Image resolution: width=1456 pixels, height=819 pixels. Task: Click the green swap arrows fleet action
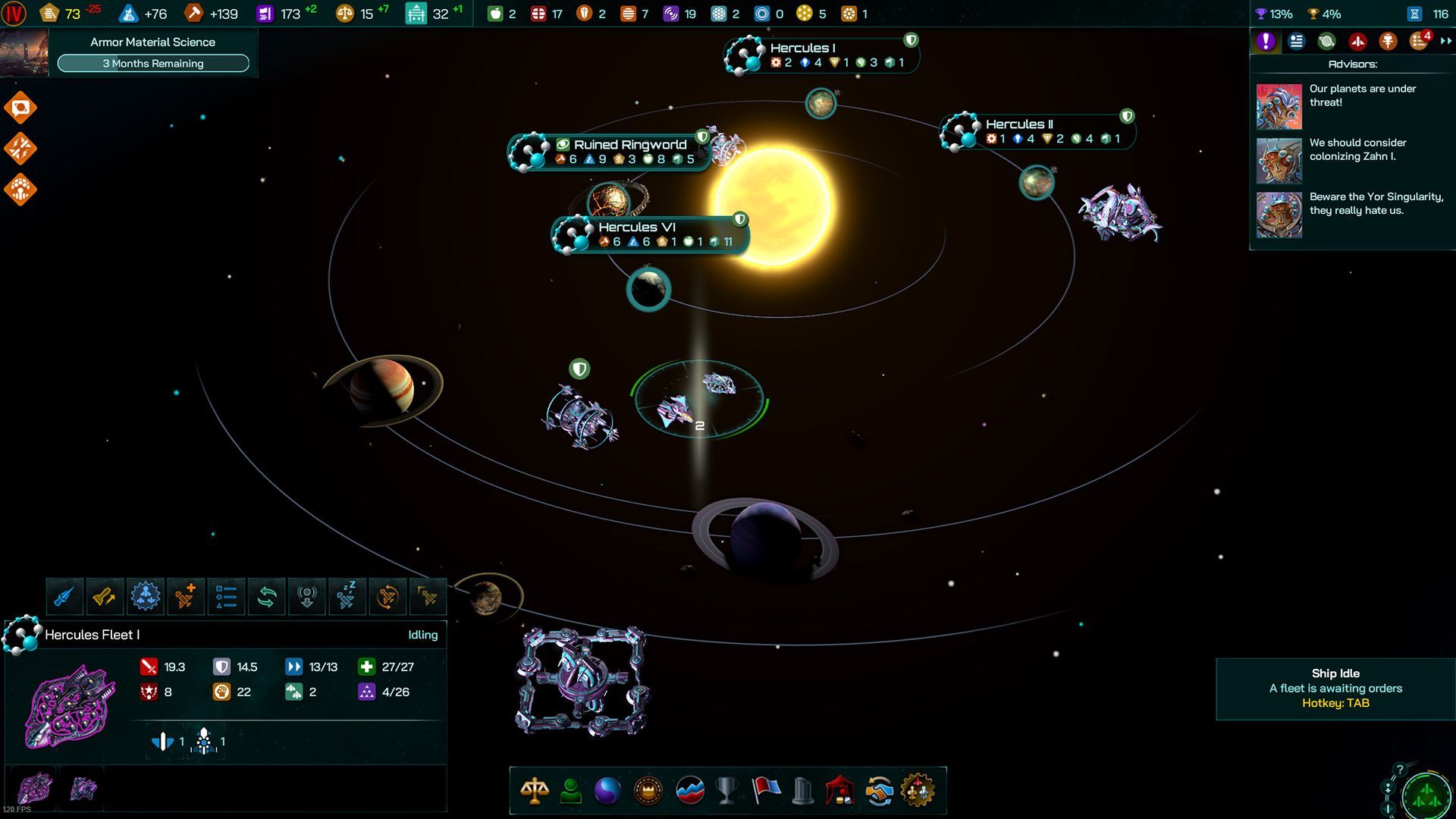point(266,597)
